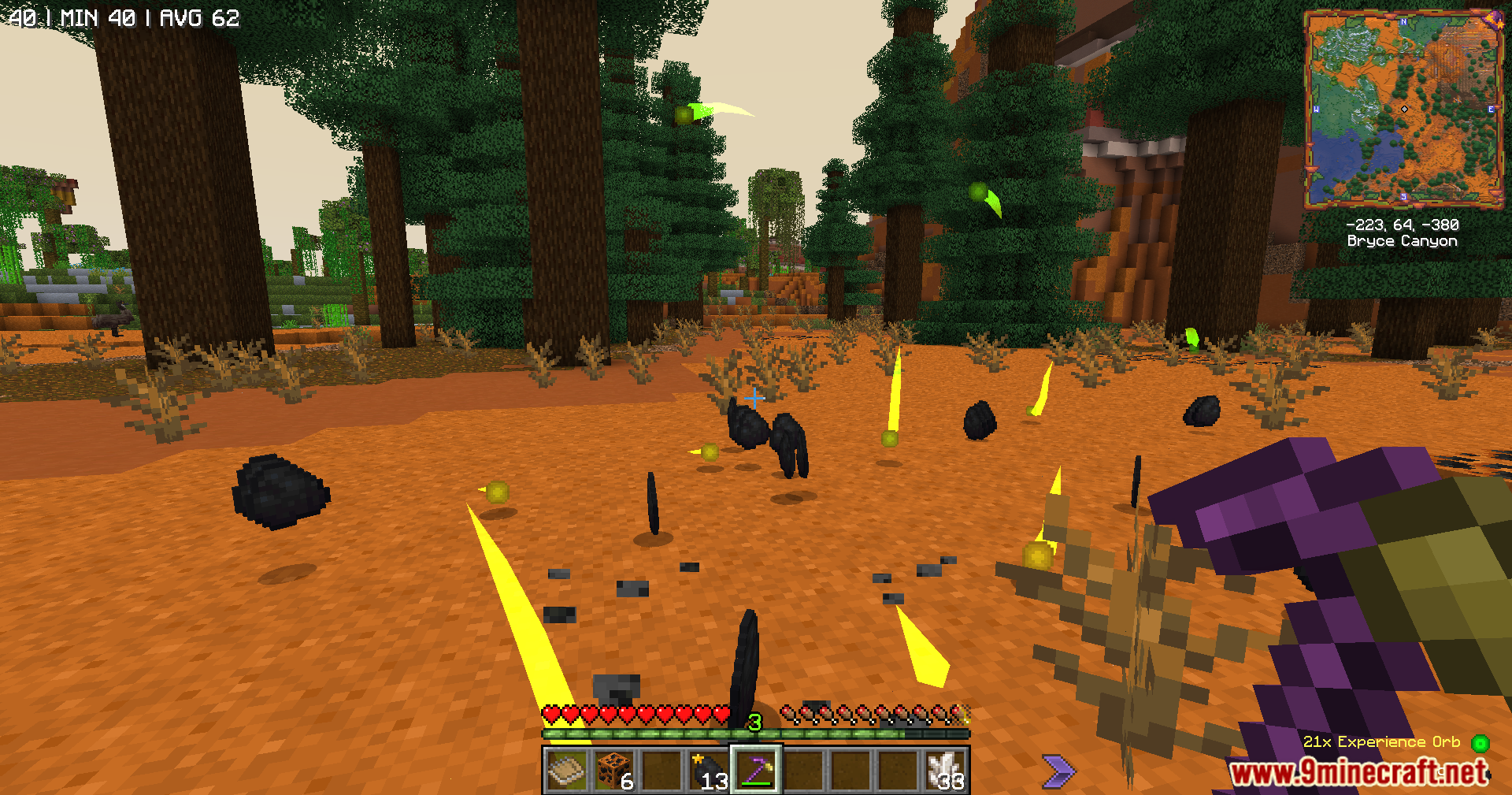This screenshot has height=795, width=1512.
Task: Select the purple pickaxe hotbar slot
Action: point(756,770)
